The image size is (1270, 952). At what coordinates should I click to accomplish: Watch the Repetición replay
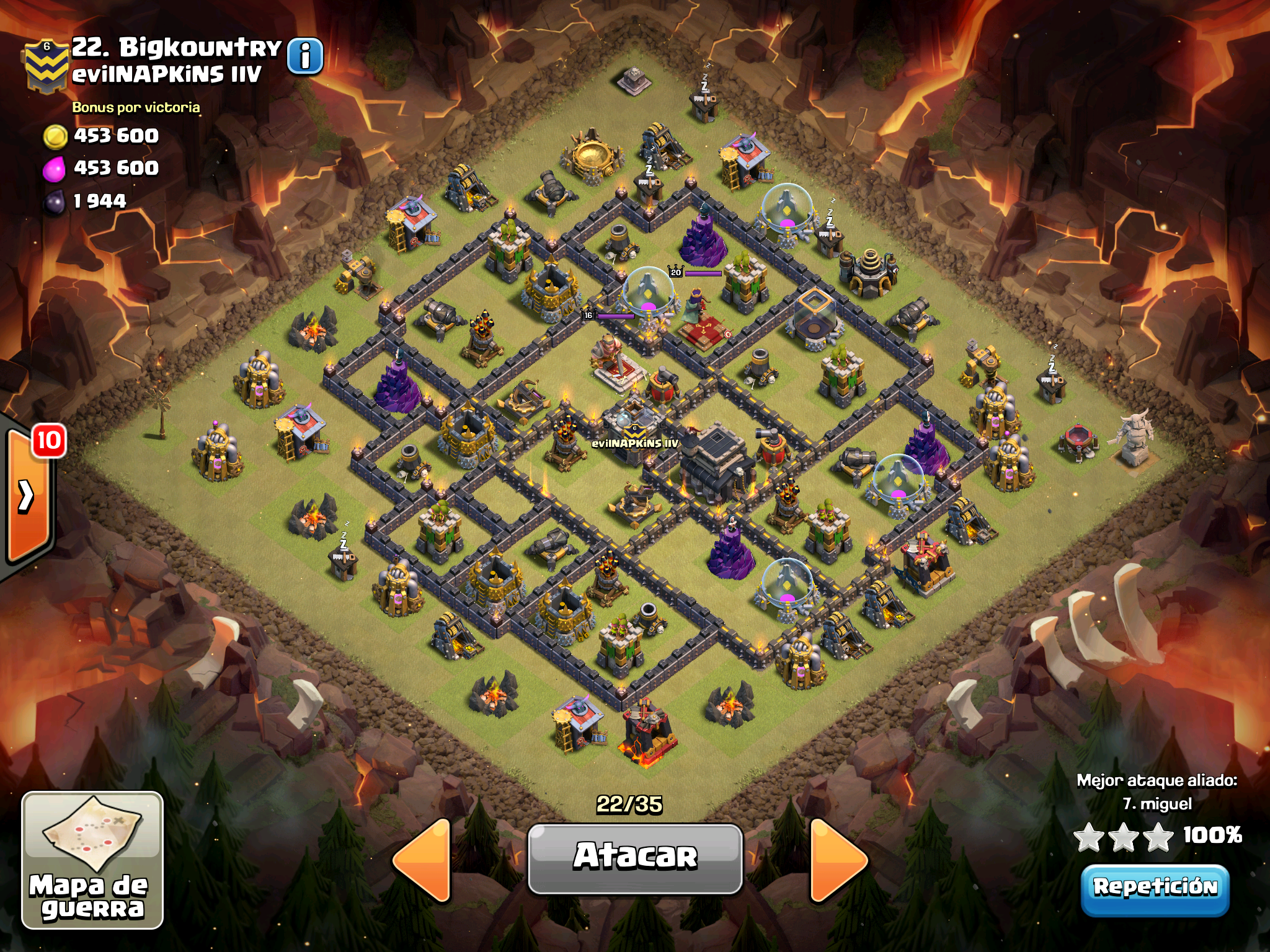(1155, 888)
